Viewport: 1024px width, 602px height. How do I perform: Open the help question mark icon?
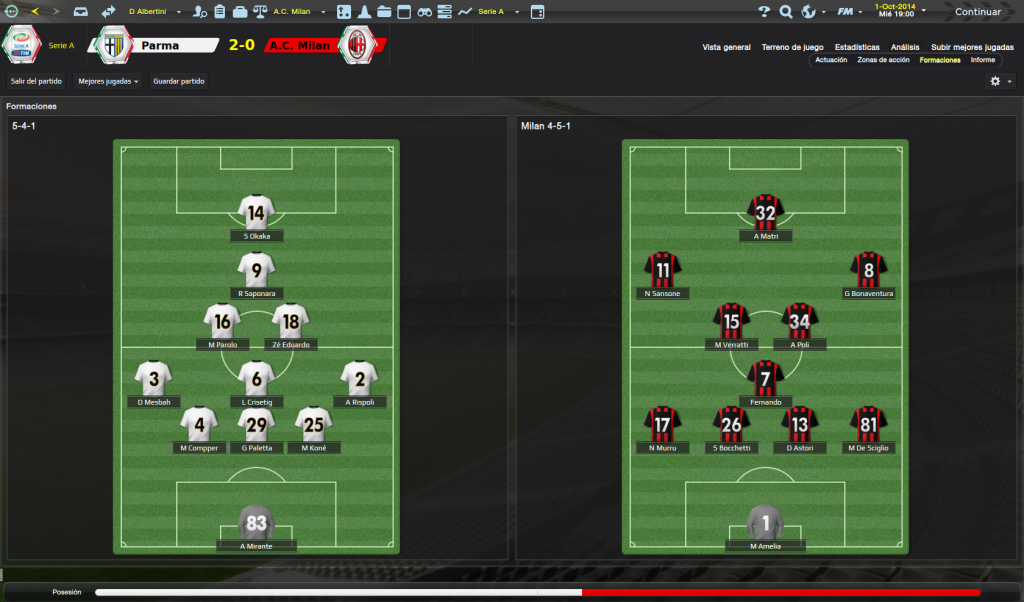[x=764, y=12]
